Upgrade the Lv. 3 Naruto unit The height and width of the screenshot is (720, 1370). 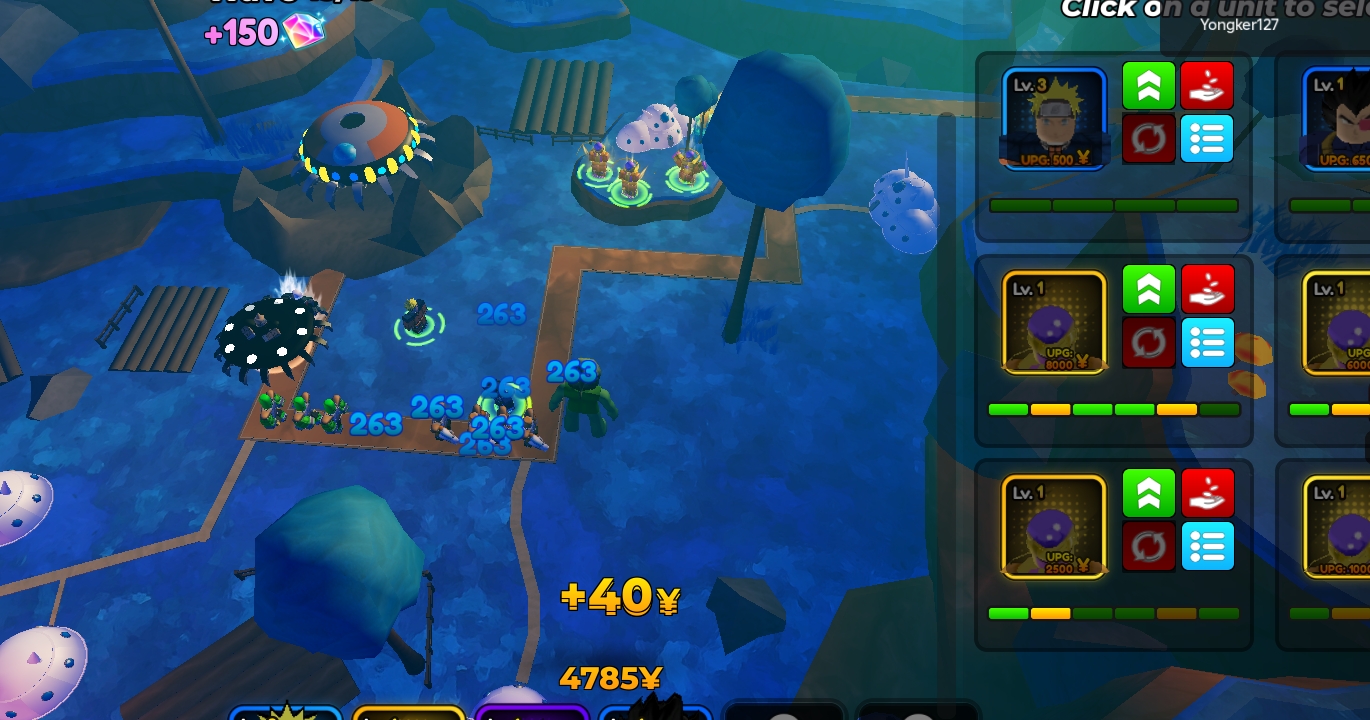(x=1148, y=85)
